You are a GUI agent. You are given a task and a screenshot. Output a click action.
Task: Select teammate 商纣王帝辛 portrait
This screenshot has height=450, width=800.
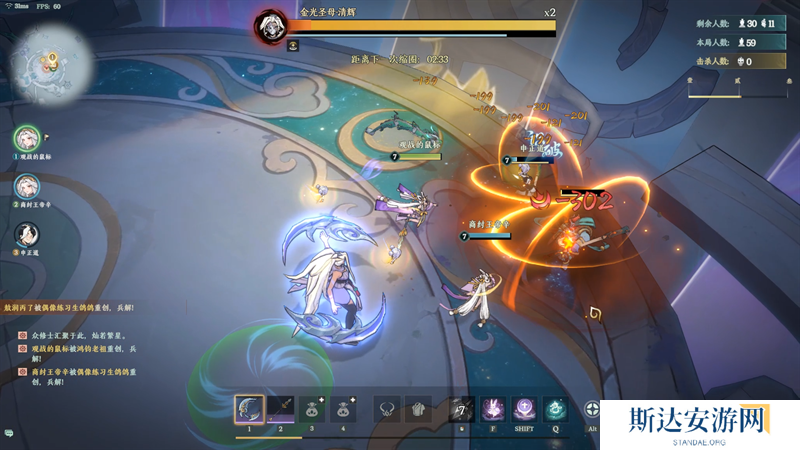27,186
